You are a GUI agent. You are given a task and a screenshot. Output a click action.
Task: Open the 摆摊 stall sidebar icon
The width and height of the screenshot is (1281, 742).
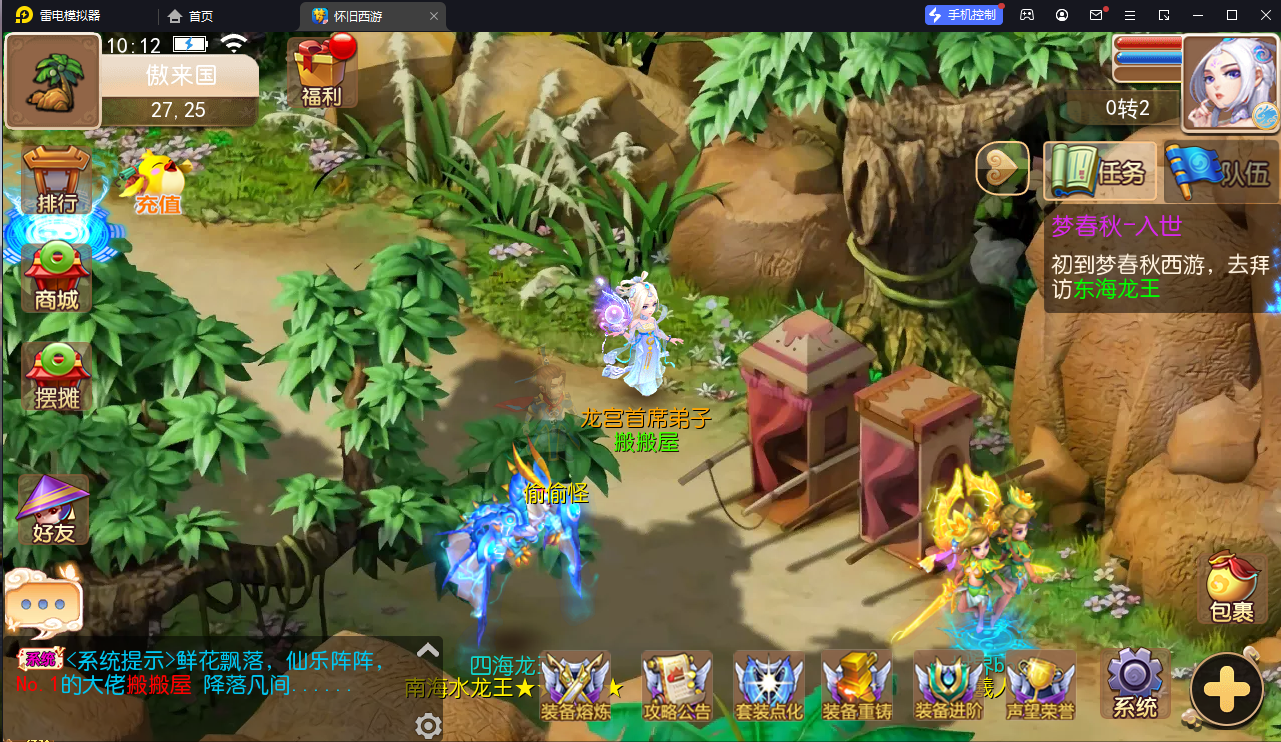[x=52, y=375]
